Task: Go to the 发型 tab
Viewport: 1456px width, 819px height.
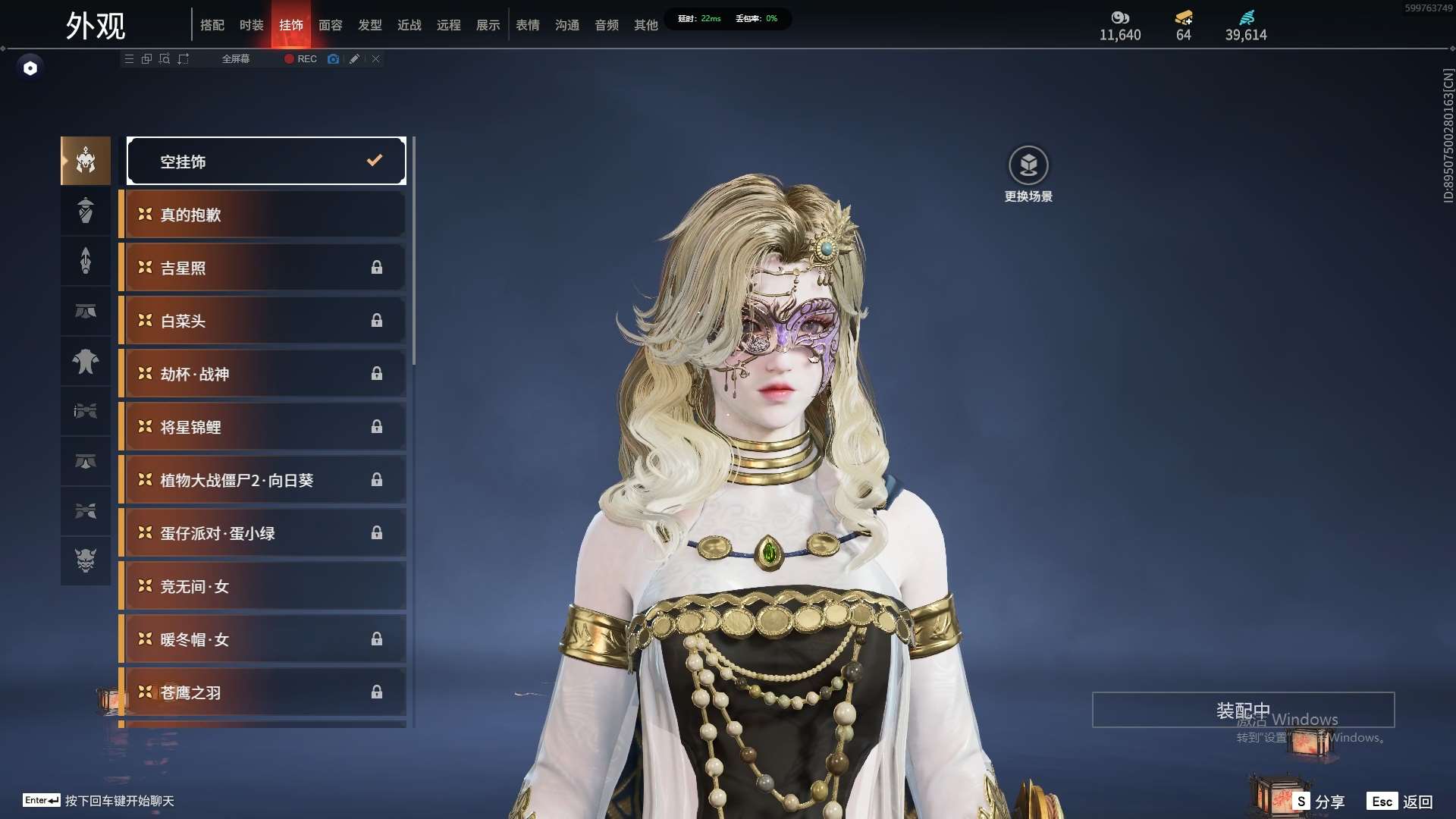Action: pyautogui.click(x=369, y=25)
